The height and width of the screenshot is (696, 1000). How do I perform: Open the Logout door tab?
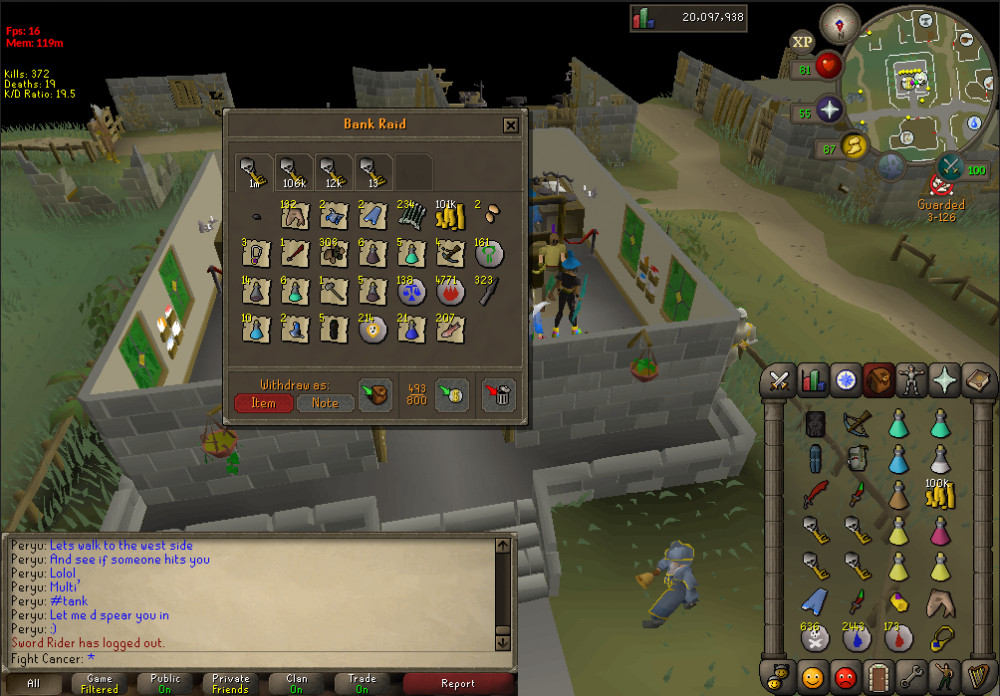(x=878, y=674)
